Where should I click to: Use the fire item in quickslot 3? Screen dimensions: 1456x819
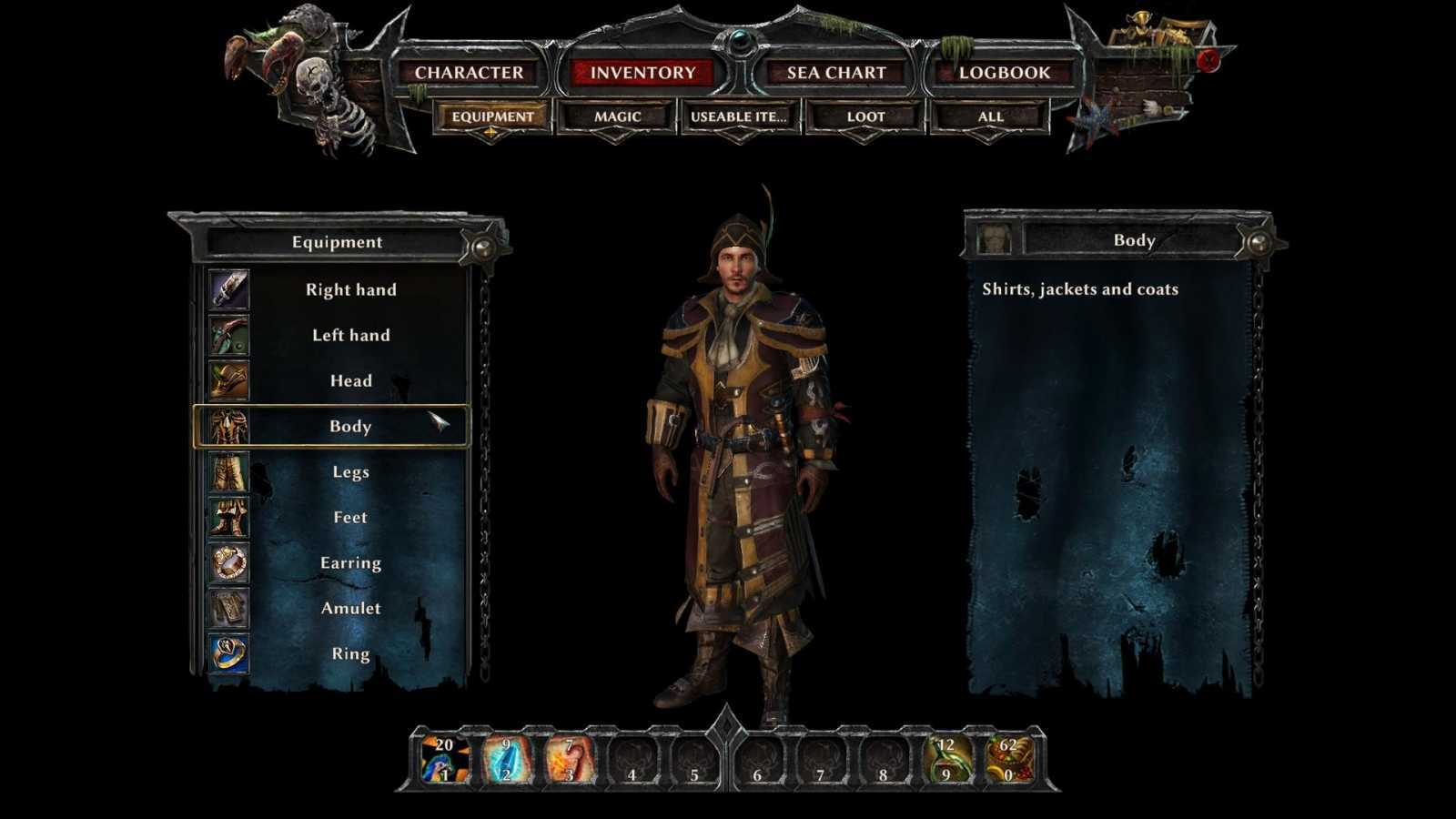(x=568, y=760)
